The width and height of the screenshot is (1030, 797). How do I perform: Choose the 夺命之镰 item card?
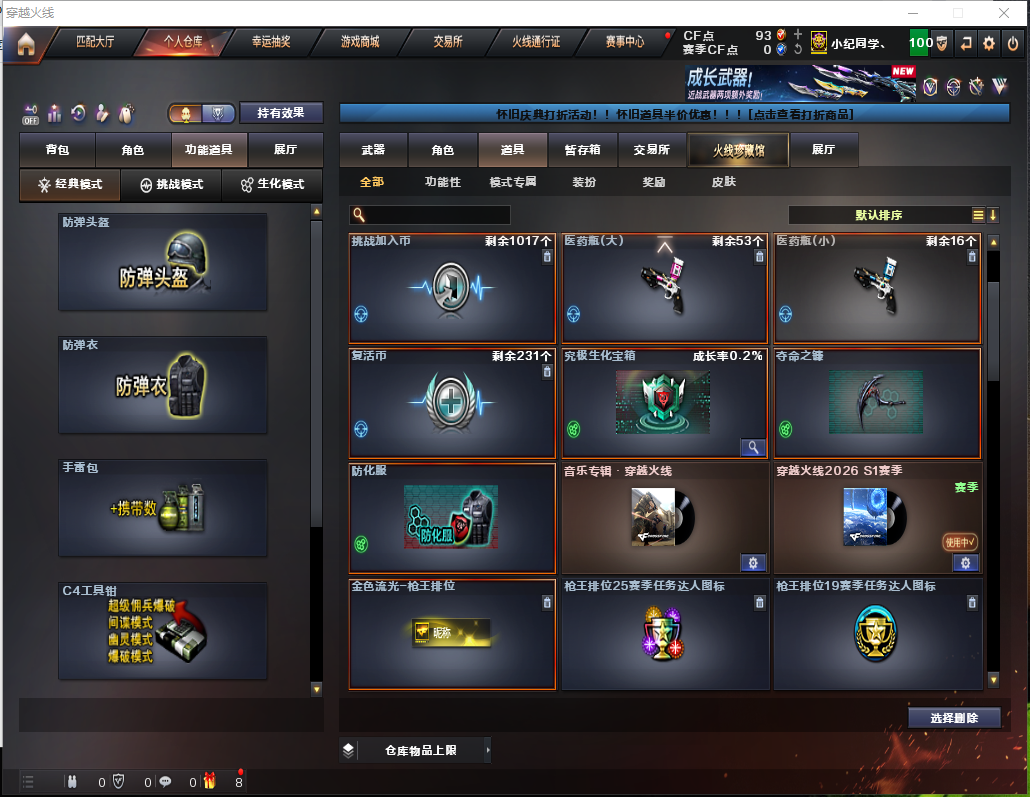click(877, 403)
